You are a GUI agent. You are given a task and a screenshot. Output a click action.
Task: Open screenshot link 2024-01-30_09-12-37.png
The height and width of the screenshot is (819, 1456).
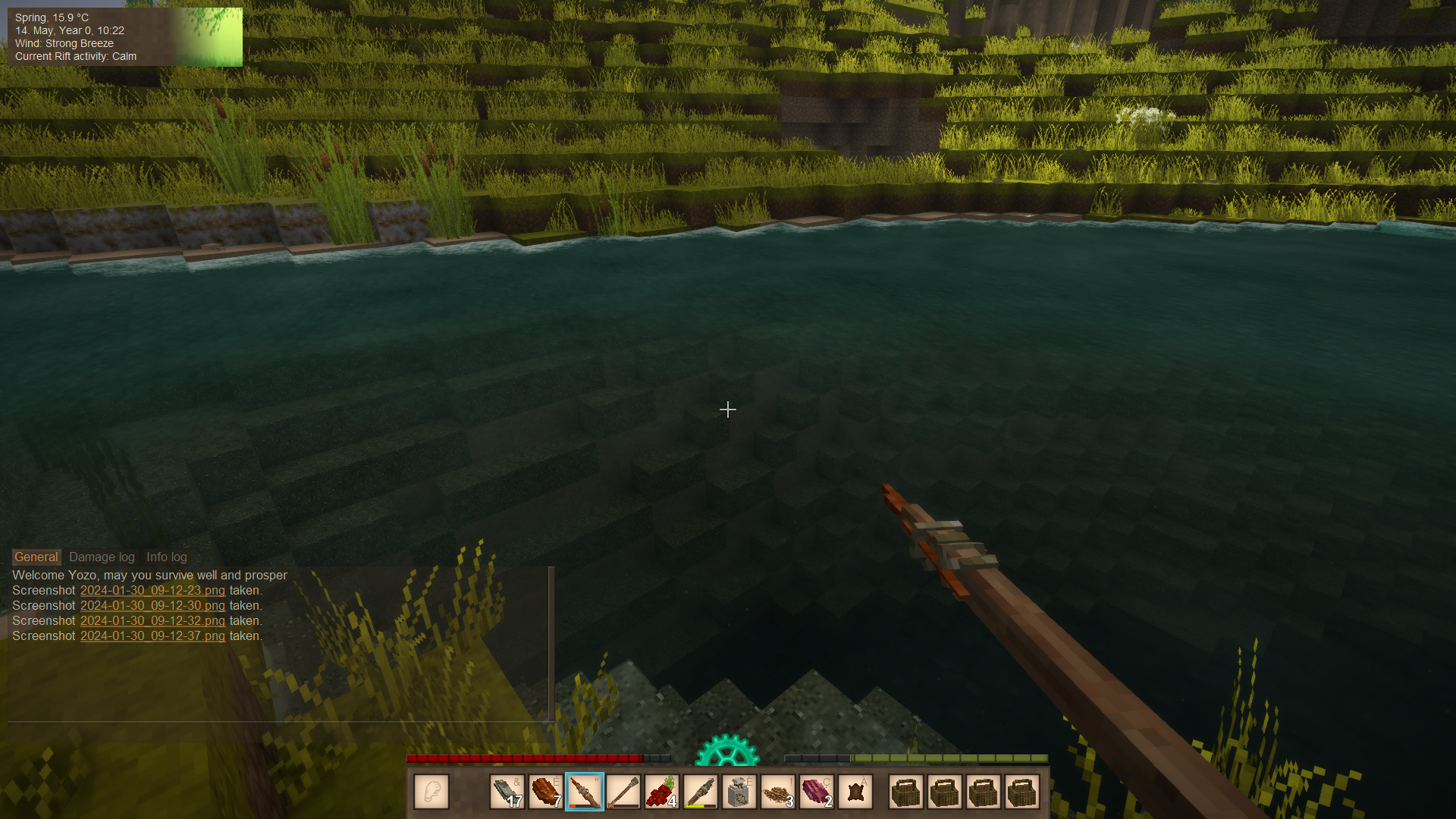pos(152,636)
